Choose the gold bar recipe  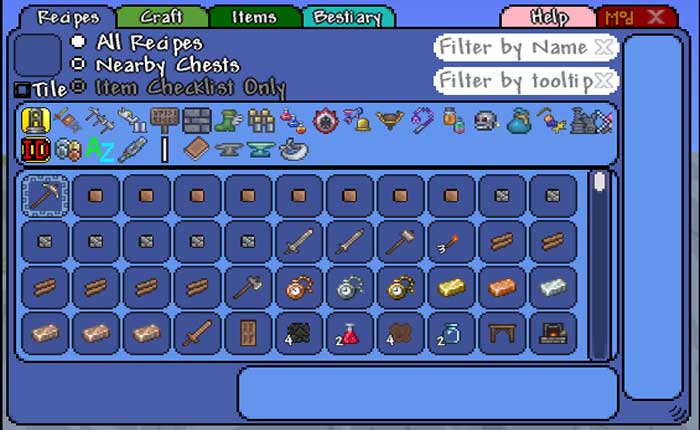(451, 287)
